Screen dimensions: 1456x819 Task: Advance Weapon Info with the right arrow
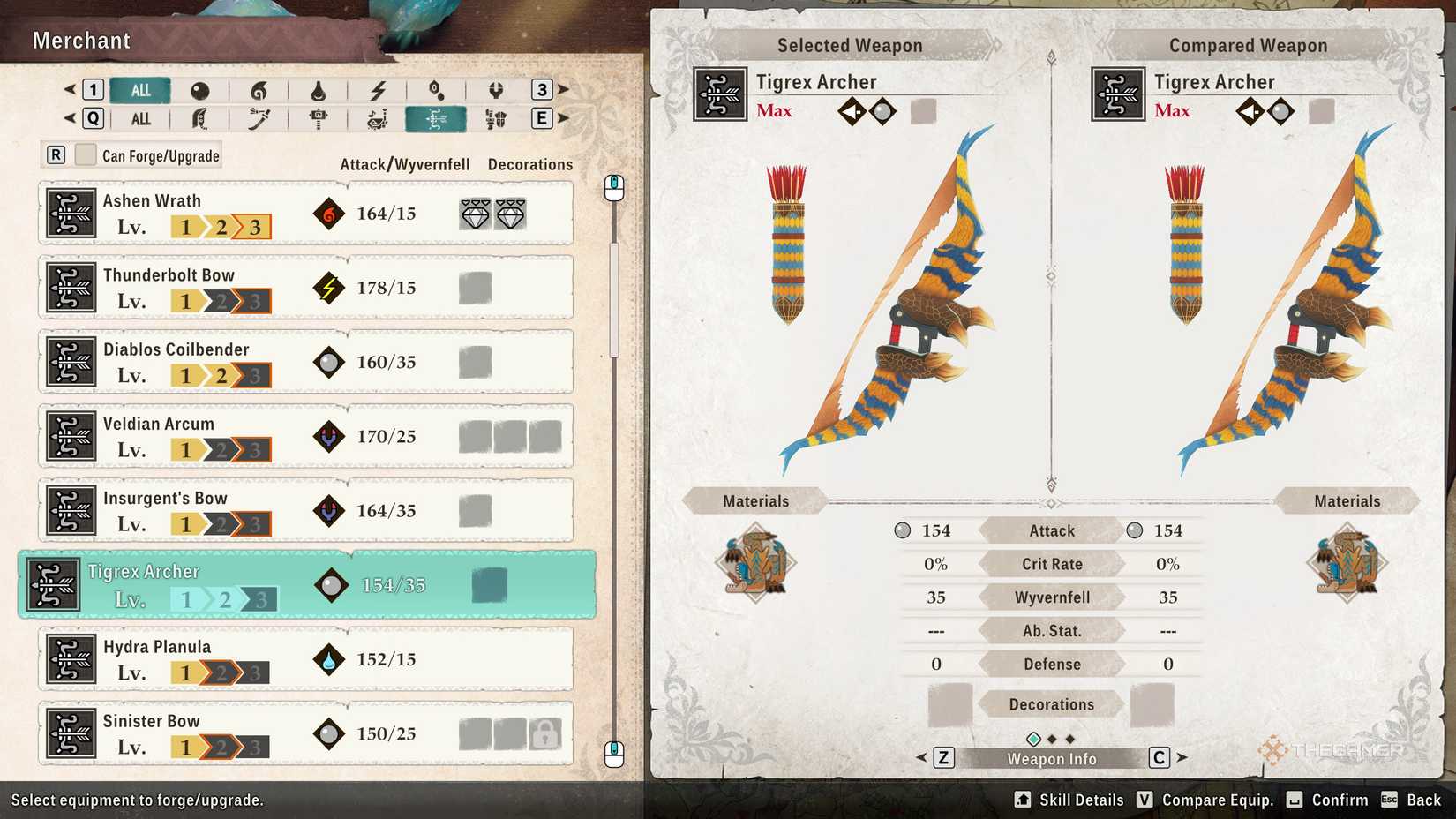click(x=1182, y=757)
